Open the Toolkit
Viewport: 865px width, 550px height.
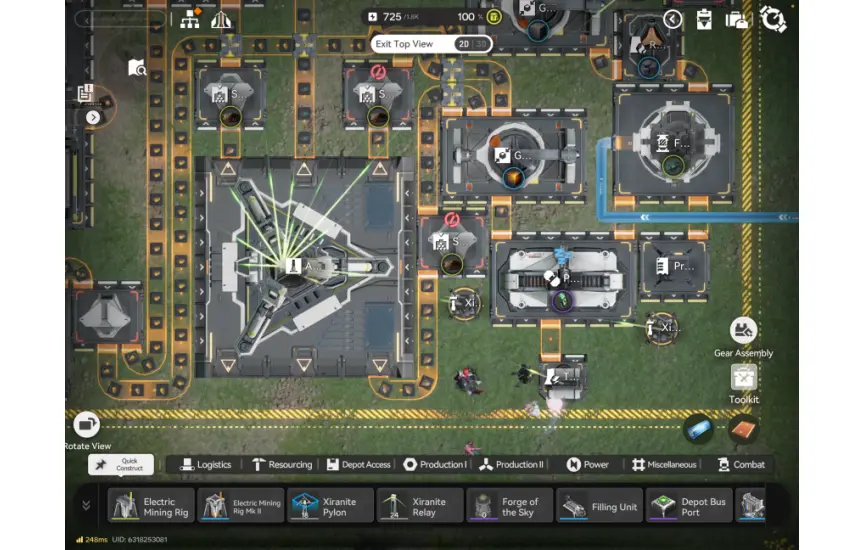pyautogui.click(x=743, y=378)
